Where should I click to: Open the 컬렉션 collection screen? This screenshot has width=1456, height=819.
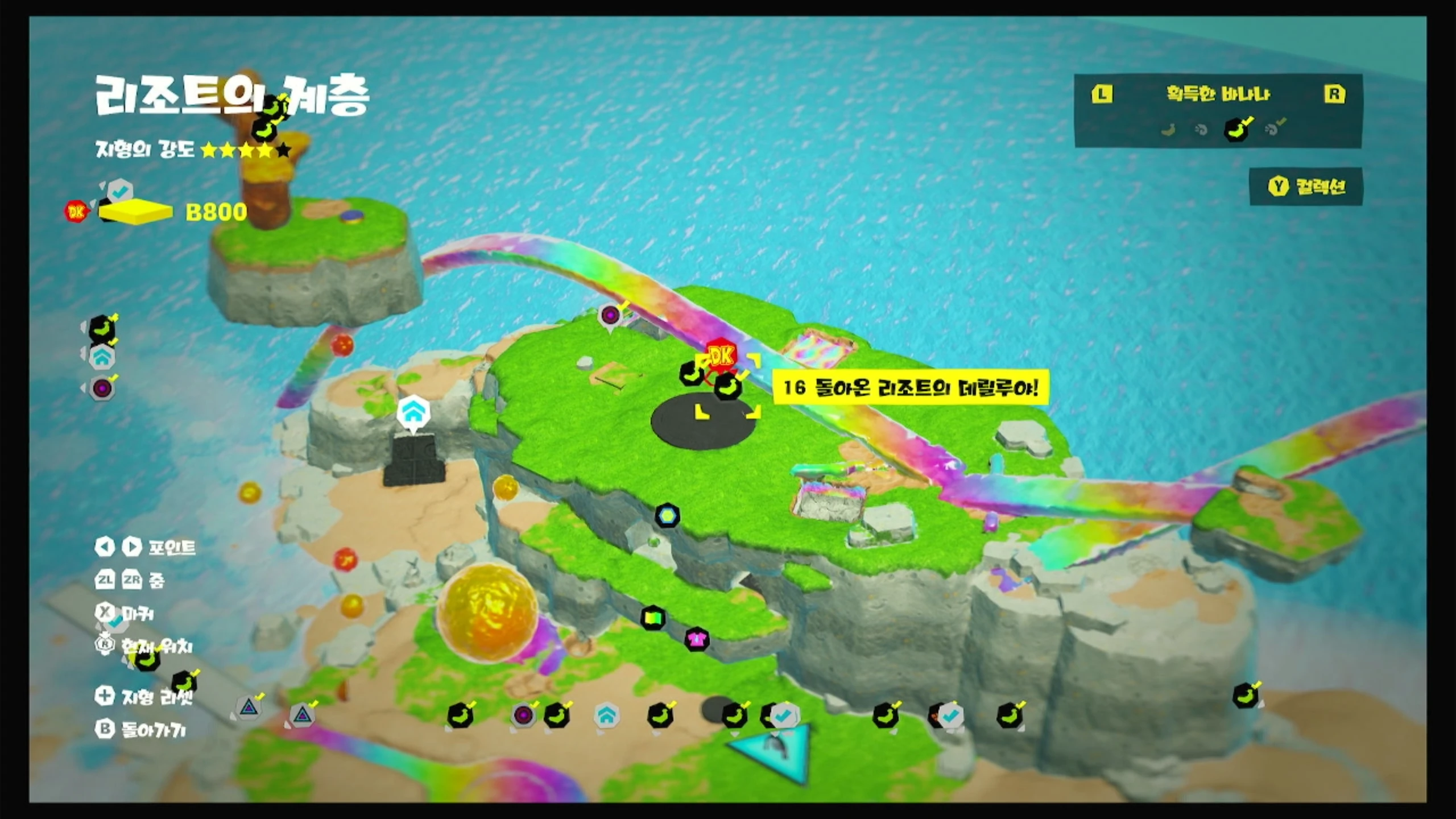tap(1306, 187)
